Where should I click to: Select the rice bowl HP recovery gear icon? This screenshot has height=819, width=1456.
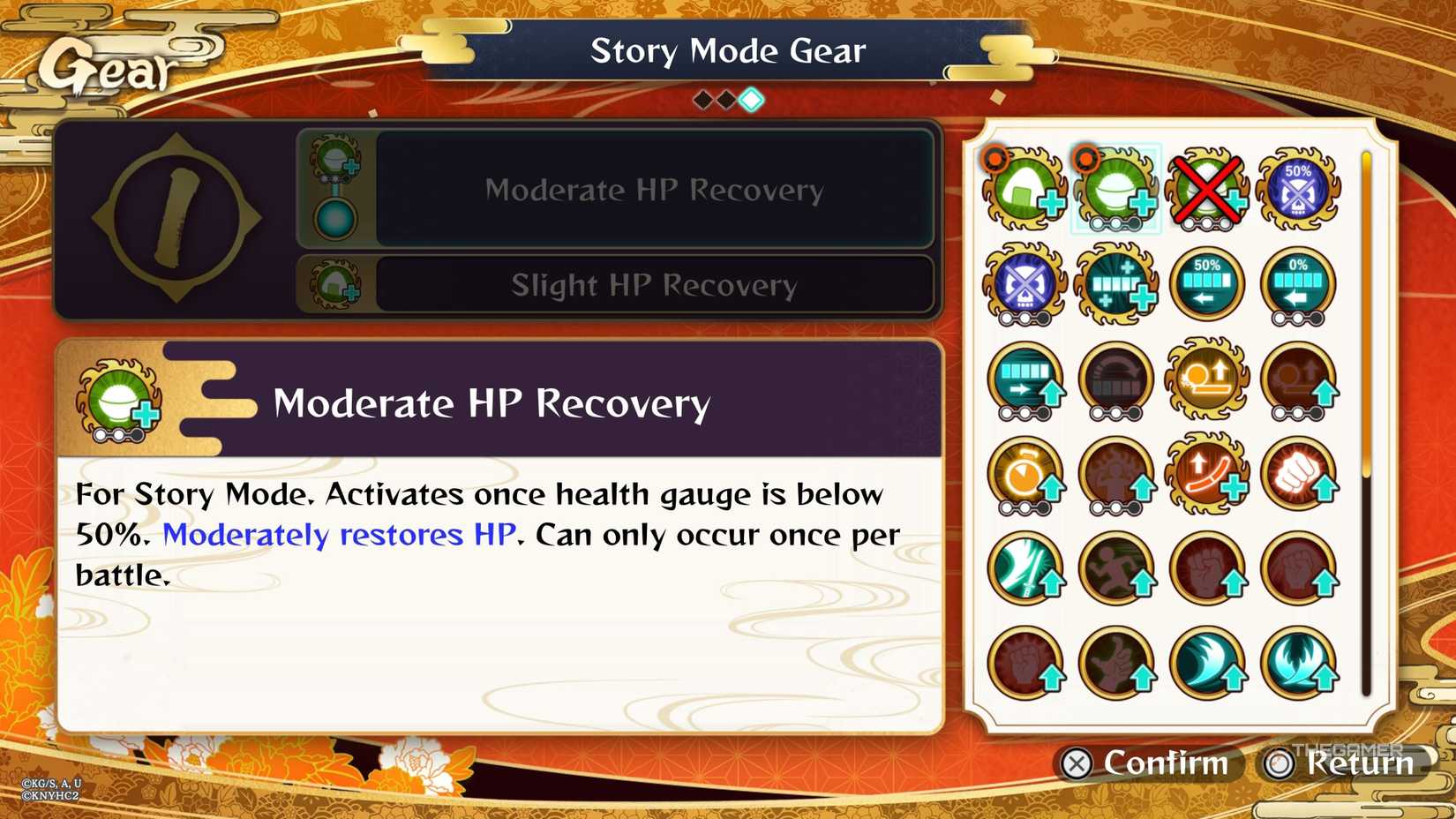(1116, 190)
